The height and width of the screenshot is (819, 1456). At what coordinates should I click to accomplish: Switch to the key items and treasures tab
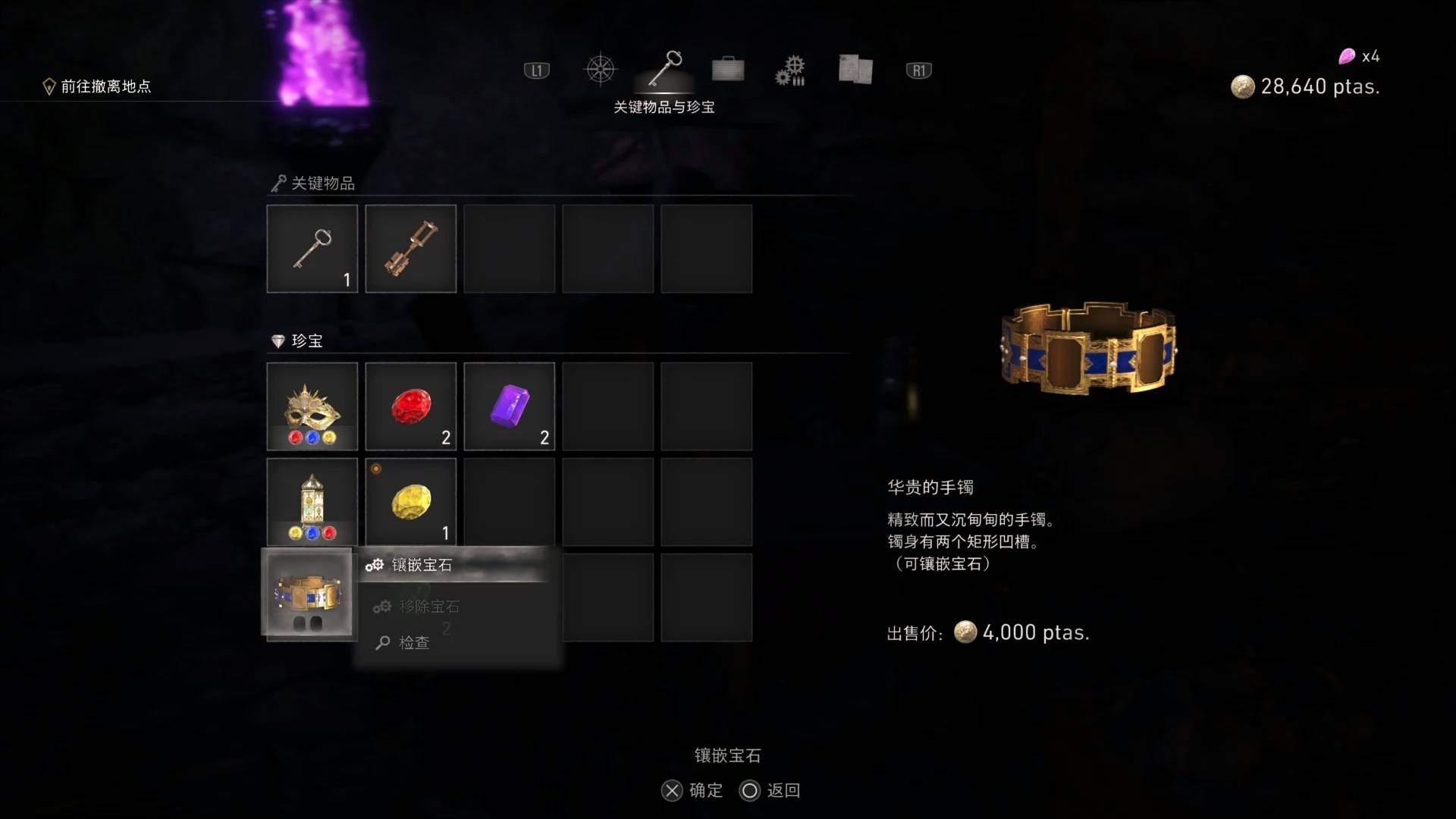tap(665, 70)
